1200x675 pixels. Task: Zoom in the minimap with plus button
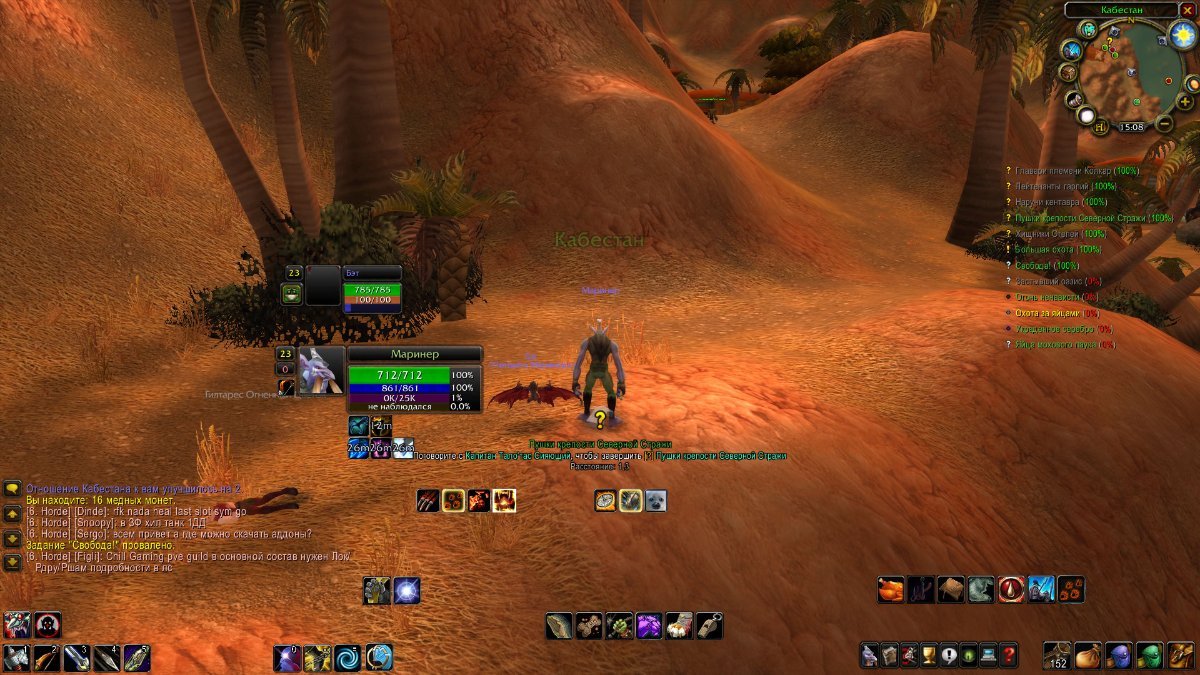(x=1184, y=102)
